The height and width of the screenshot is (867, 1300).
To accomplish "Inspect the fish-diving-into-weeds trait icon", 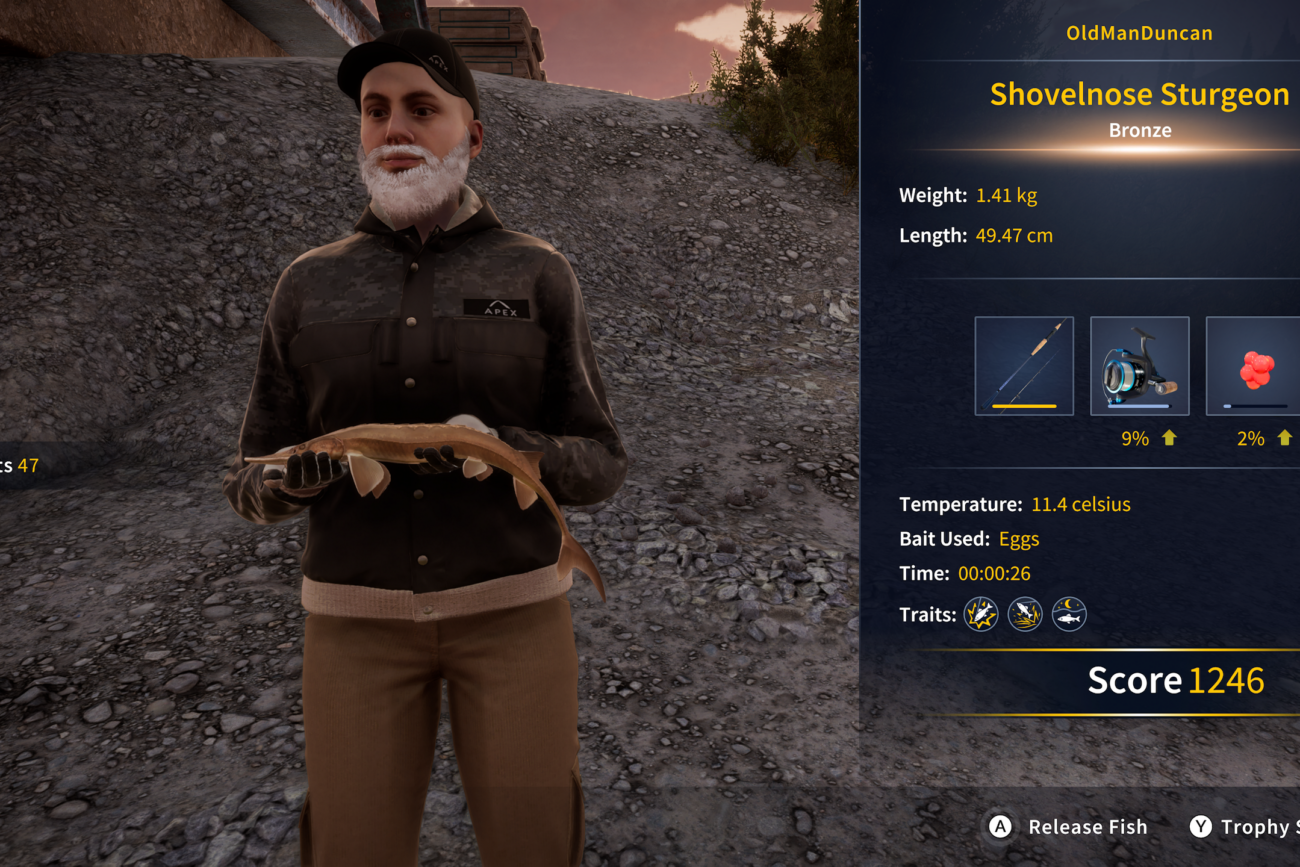I will [x=1025, y=614].
